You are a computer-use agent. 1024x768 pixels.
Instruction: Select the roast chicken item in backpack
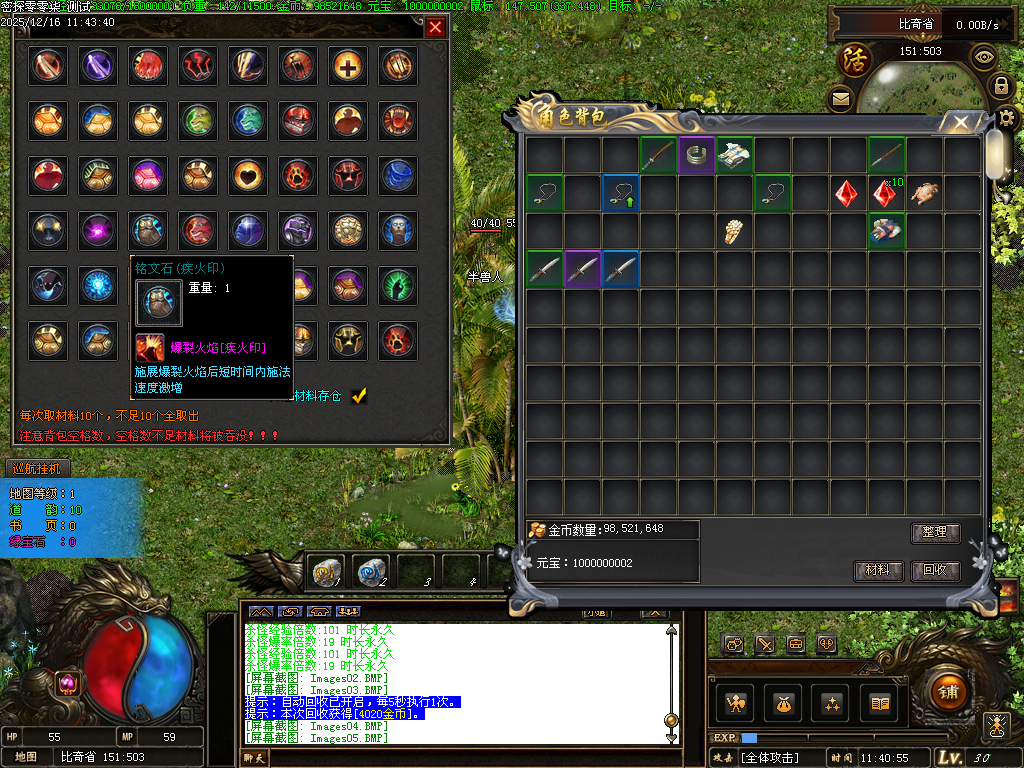point(925,193)
